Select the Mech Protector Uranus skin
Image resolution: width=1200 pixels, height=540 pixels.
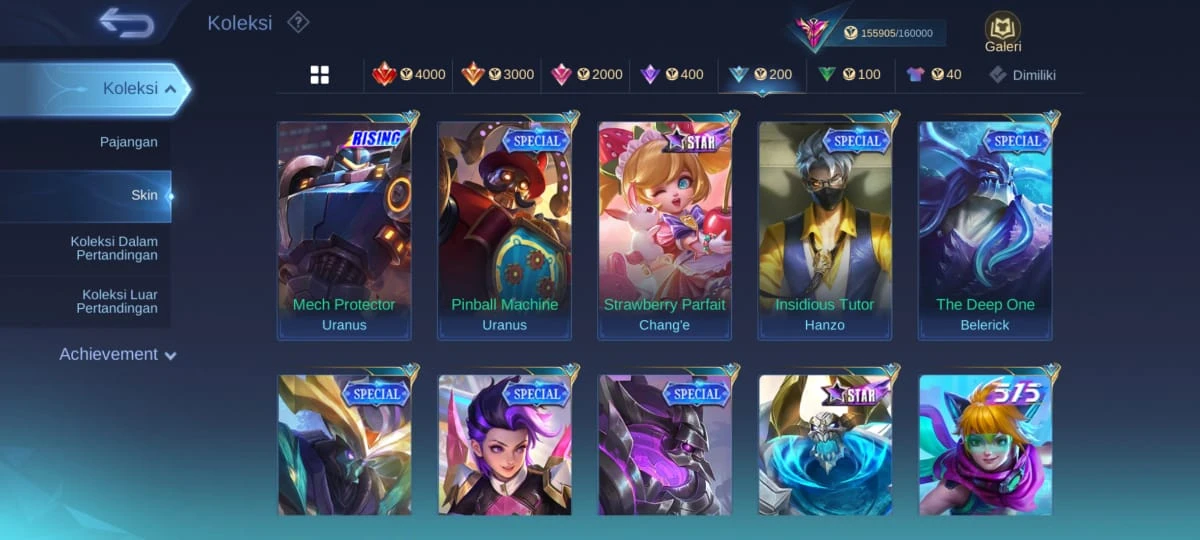pyautogui.click(x=344, y=231)
